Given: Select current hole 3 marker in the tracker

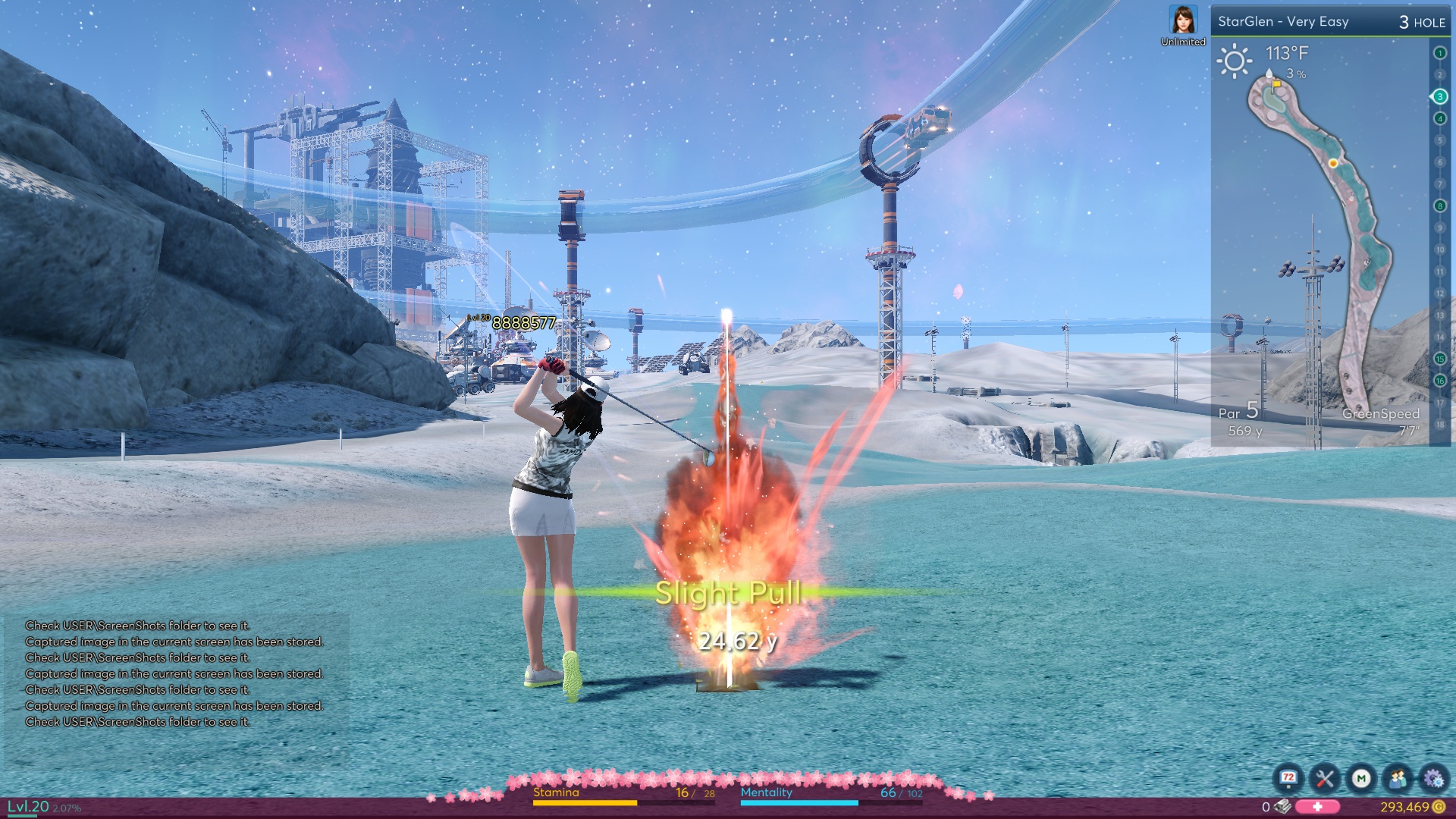Looking at the screenshot, I should [1439, 96].
